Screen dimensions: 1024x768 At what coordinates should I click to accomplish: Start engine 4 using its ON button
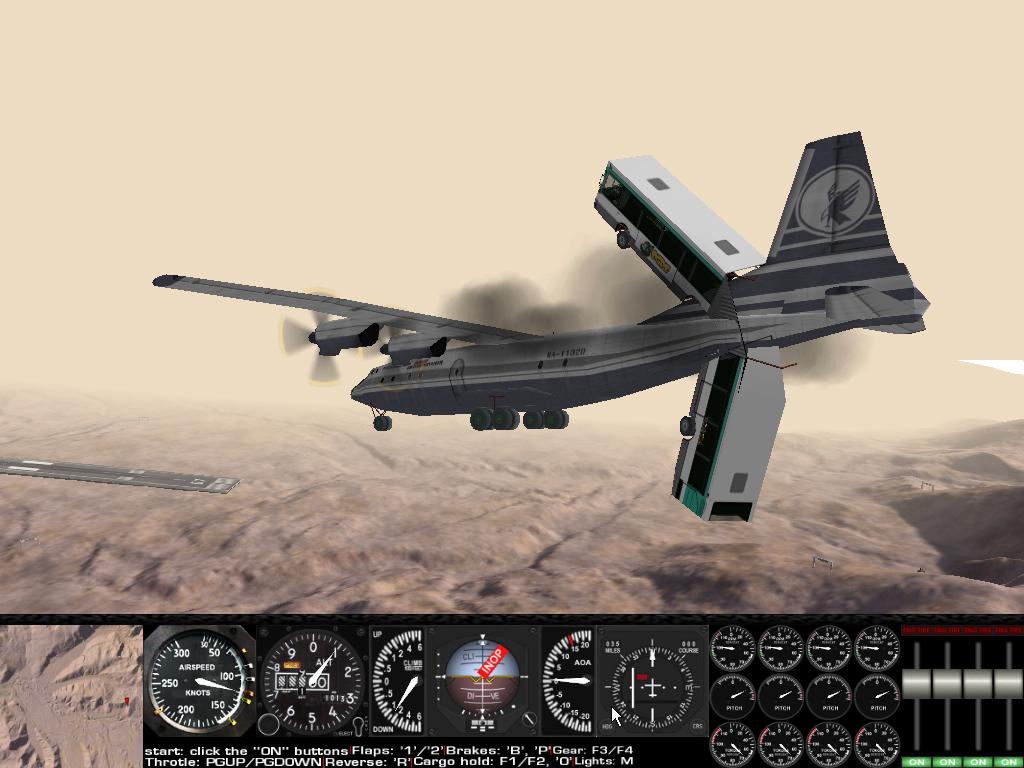[1009, 762]
